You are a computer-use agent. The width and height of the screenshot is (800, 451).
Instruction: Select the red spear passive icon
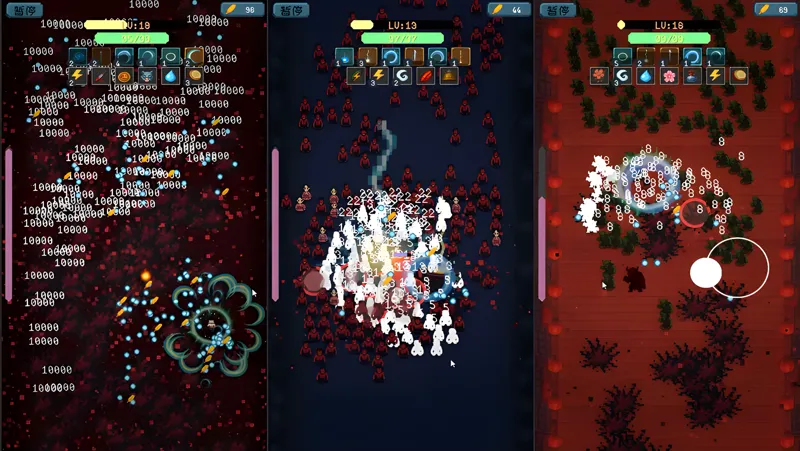point(101,75)
